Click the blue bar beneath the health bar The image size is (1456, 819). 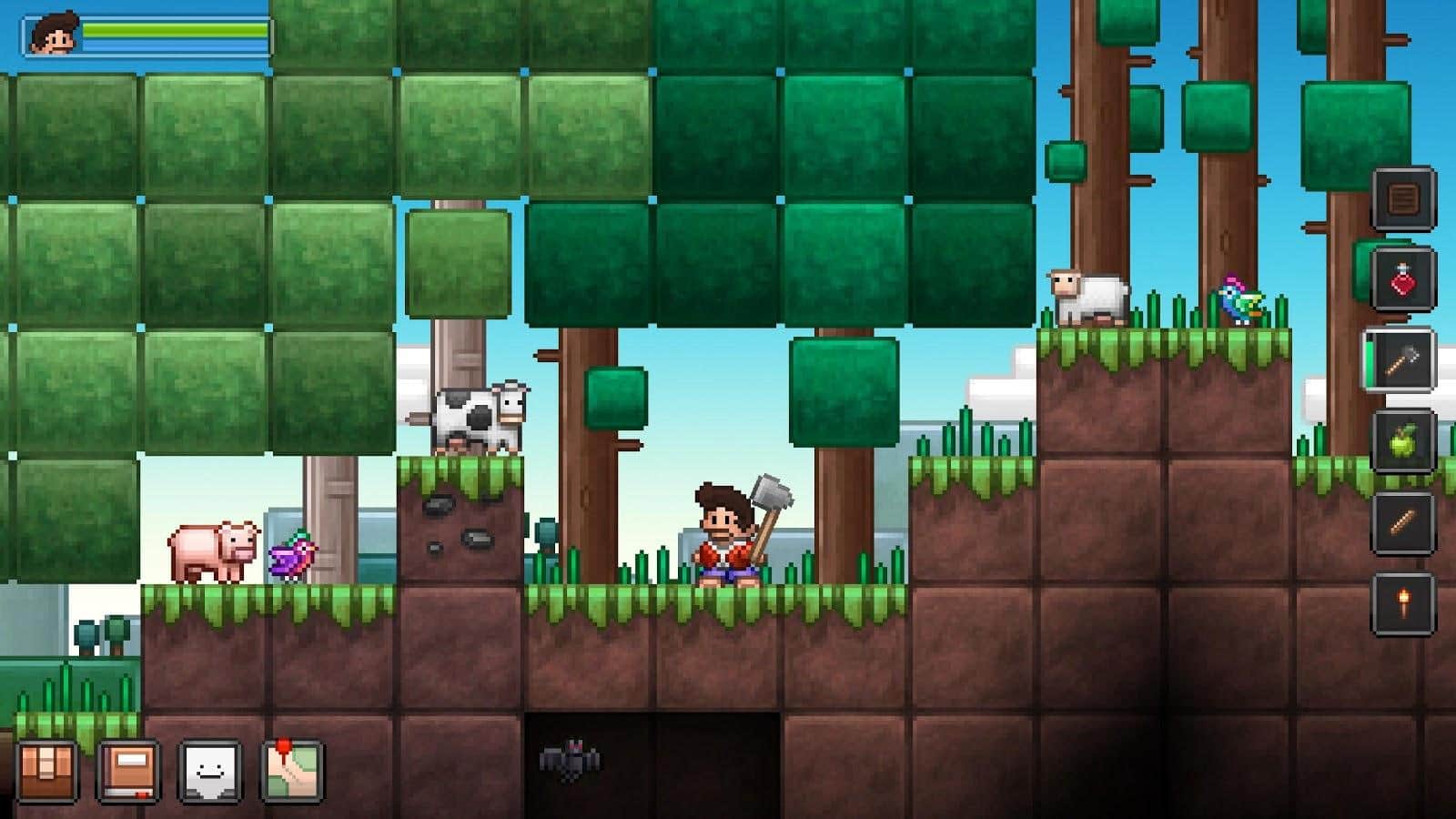(173, 45)
